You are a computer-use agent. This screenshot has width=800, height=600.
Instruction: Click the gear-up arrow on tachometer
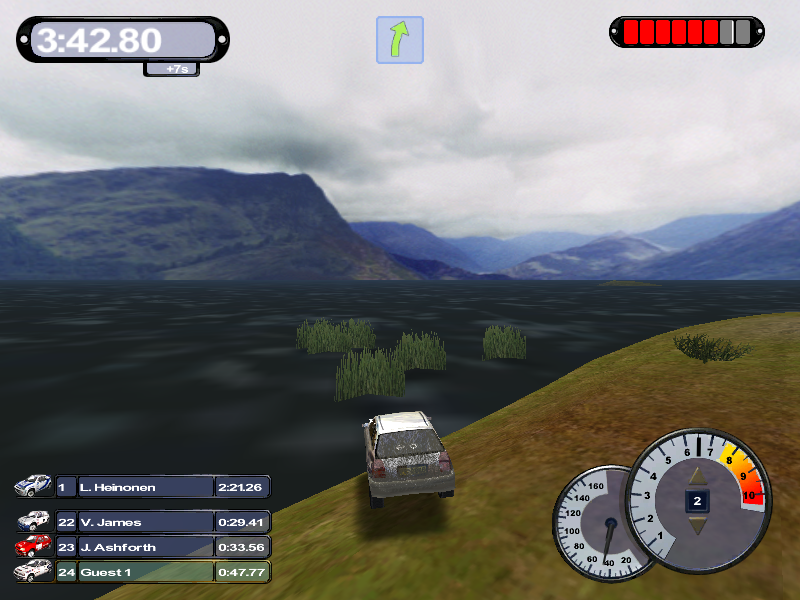click(x=697, y=476)
